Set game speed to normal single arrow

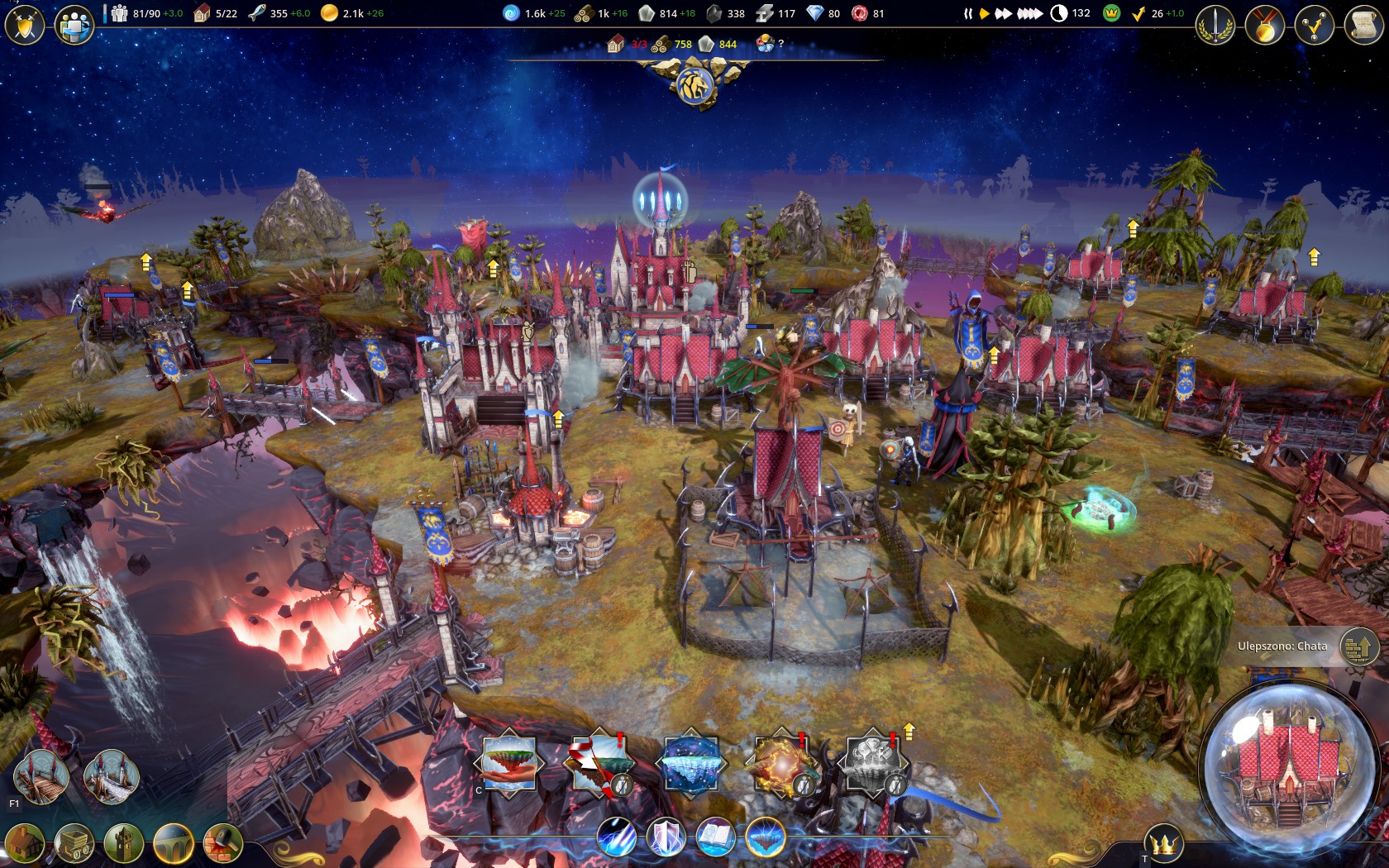[x=984, y=14]
